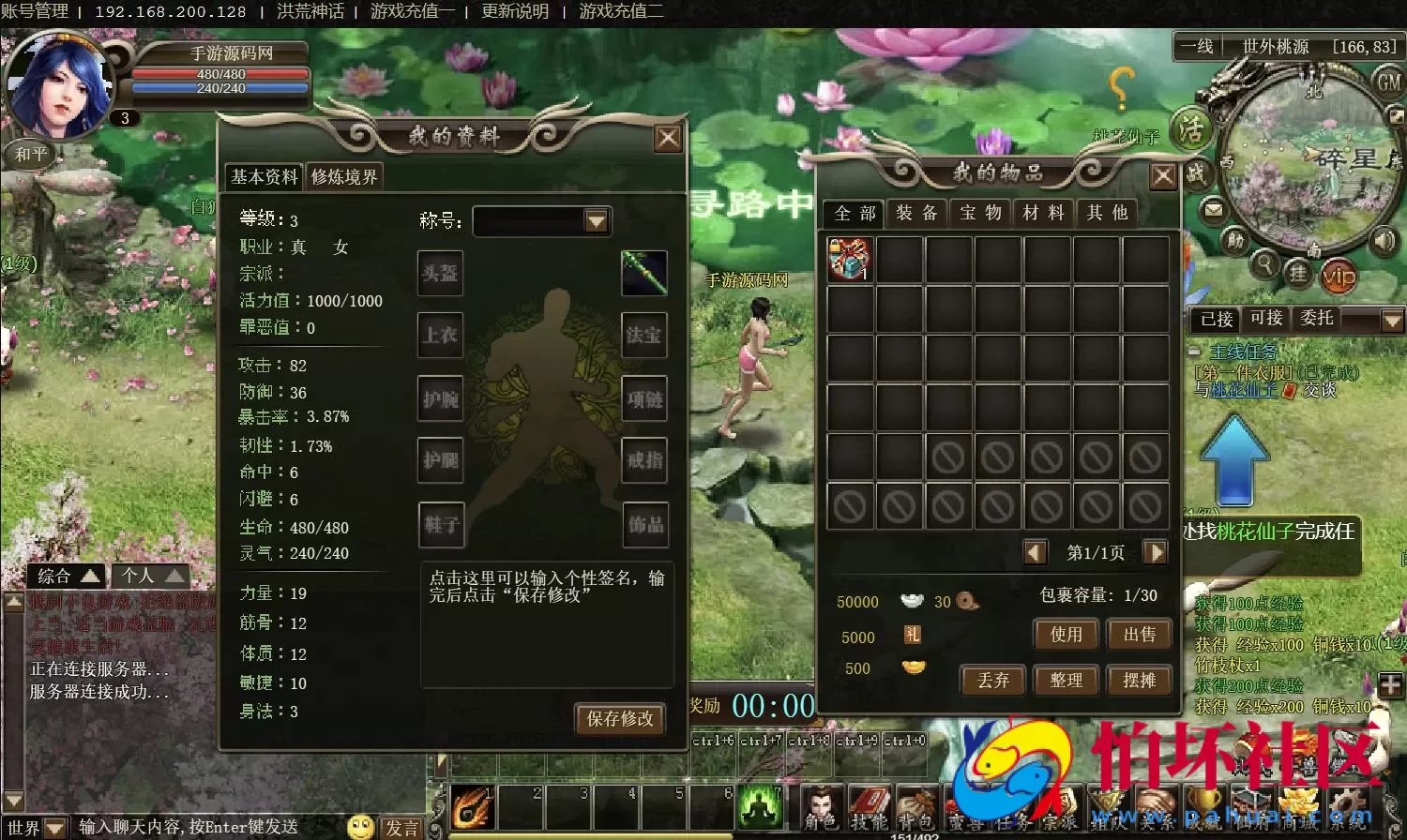Image resolution: width=1407 pixels, height=840 pixels.
Task: Select the 装备 tab in item window
Action: point(916,213)
